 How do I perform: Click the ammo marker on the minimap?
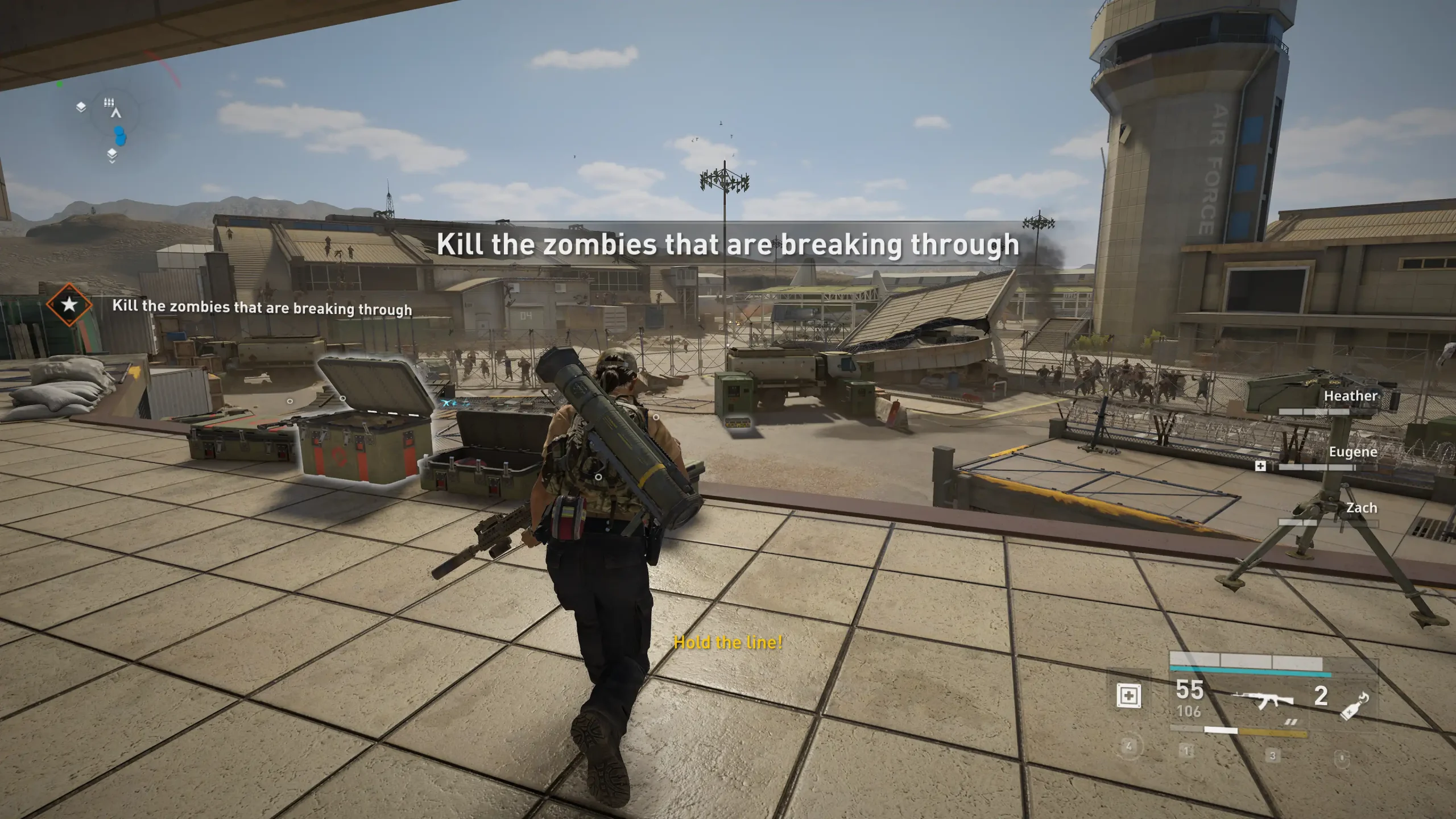point(109,103)
